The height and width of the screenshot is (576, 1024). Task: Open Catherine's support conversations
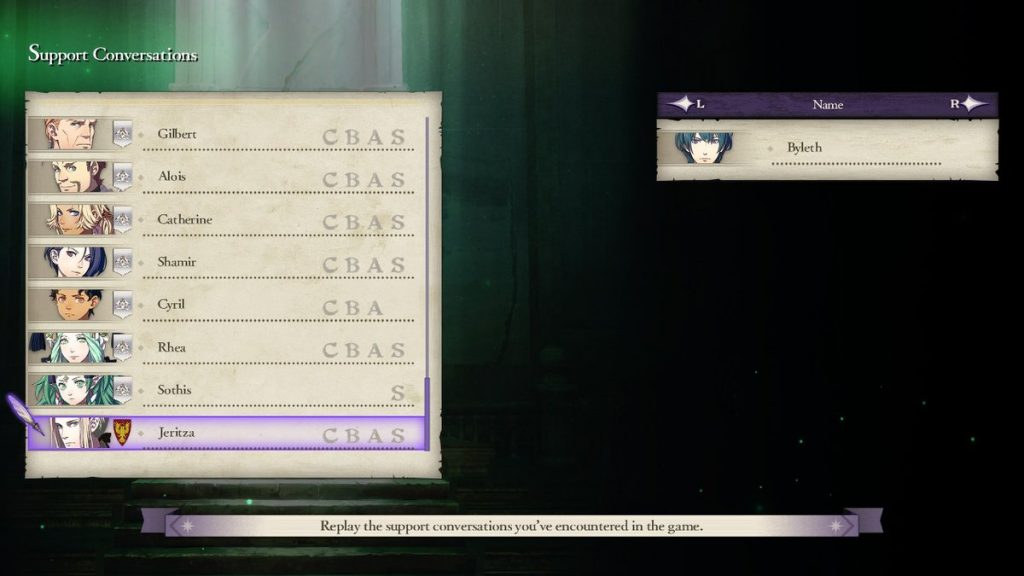coord(230,220)
